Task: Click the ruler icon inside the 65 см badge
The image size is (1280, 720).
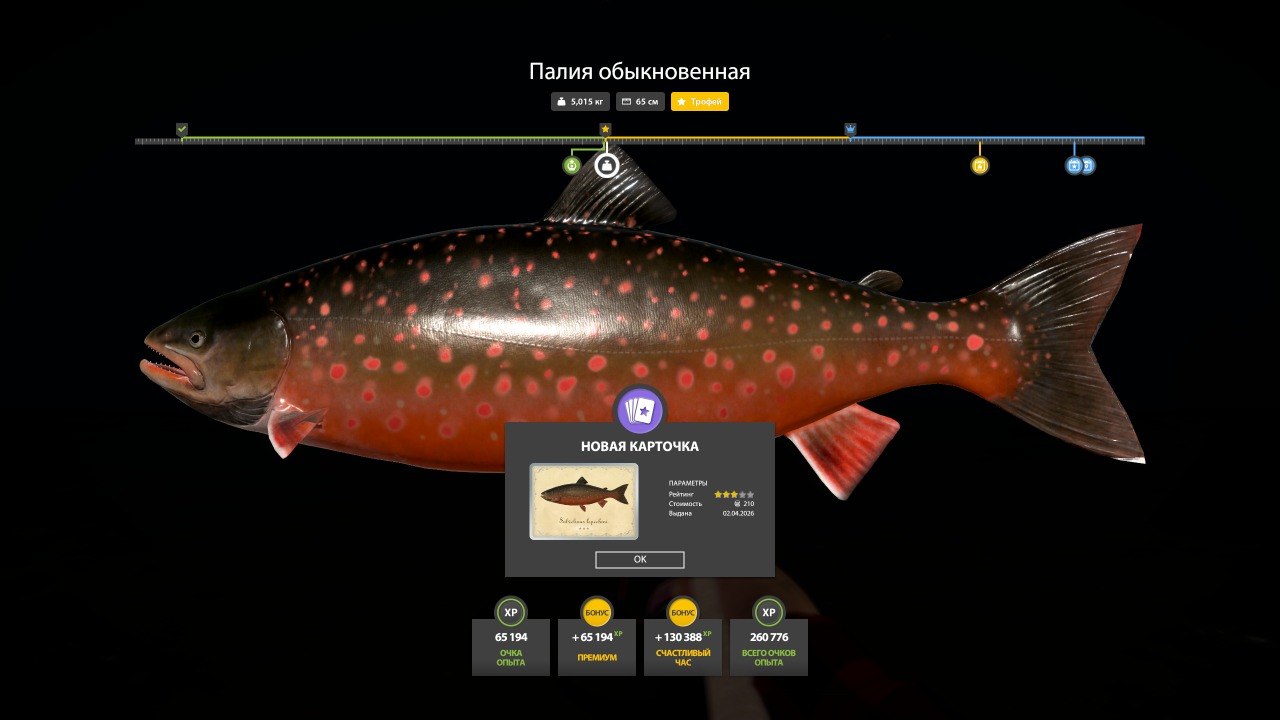Action: [625, 101]
